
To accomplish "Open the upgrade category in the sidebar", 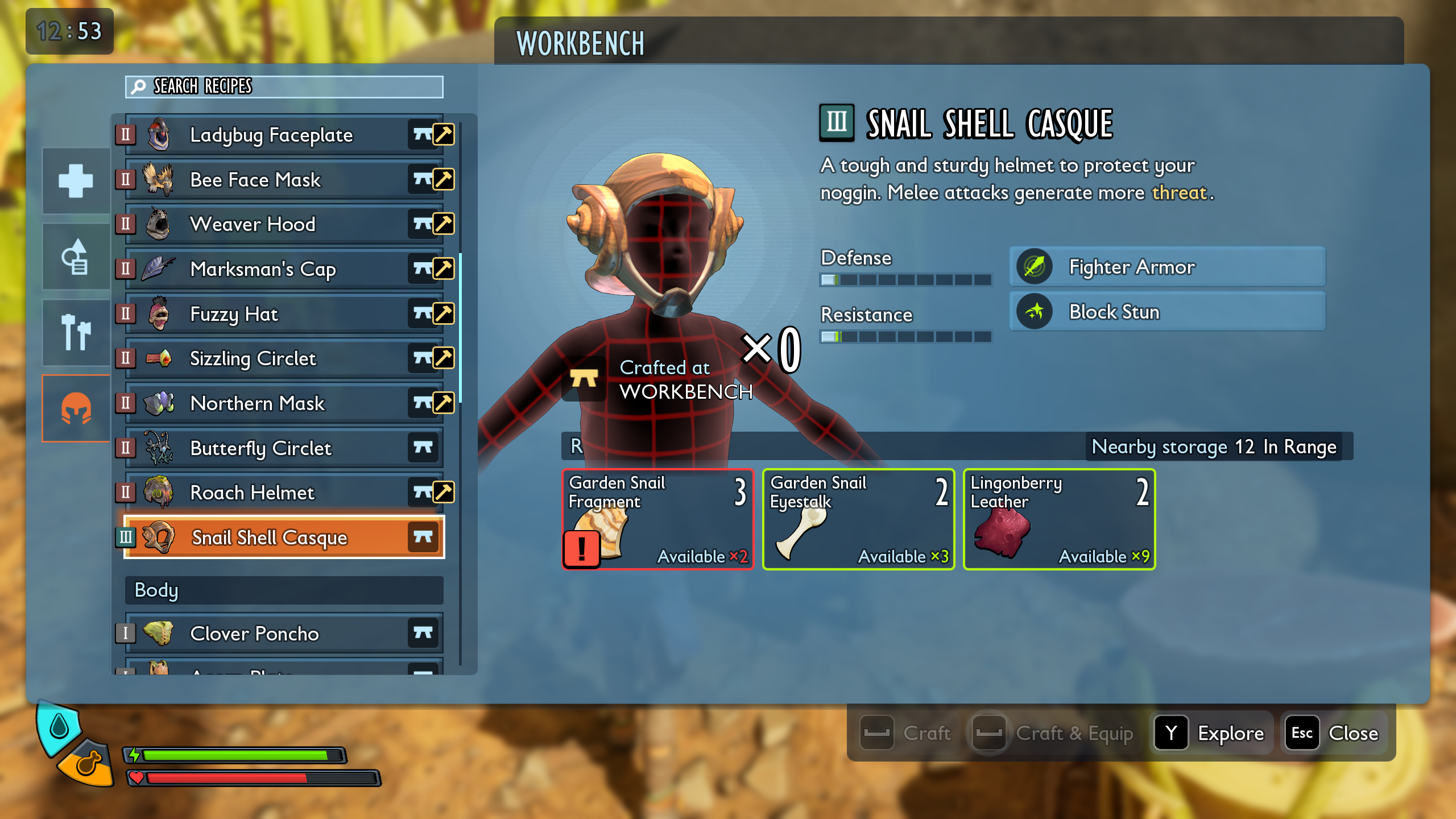I will (x=76, y=257).
